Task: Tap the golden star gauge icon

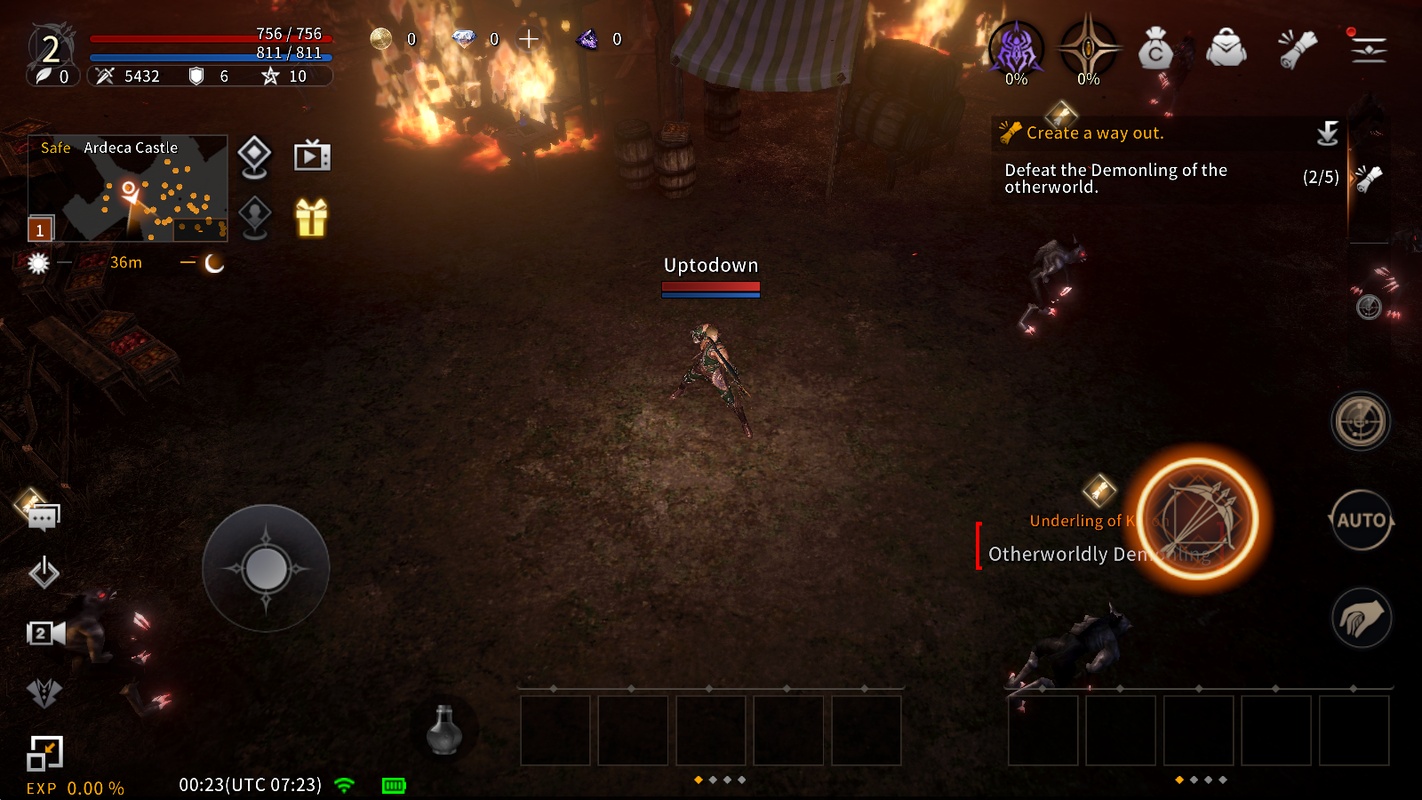Action: click(x=1088, y=47)
